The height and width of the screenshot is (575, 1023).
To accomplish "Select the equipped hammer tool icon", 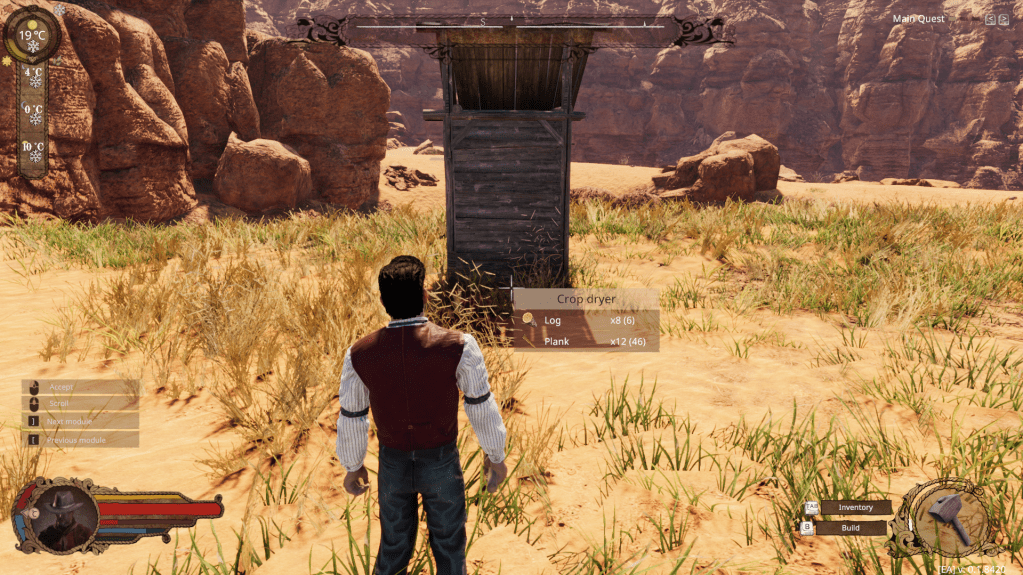I will (947, 518).
